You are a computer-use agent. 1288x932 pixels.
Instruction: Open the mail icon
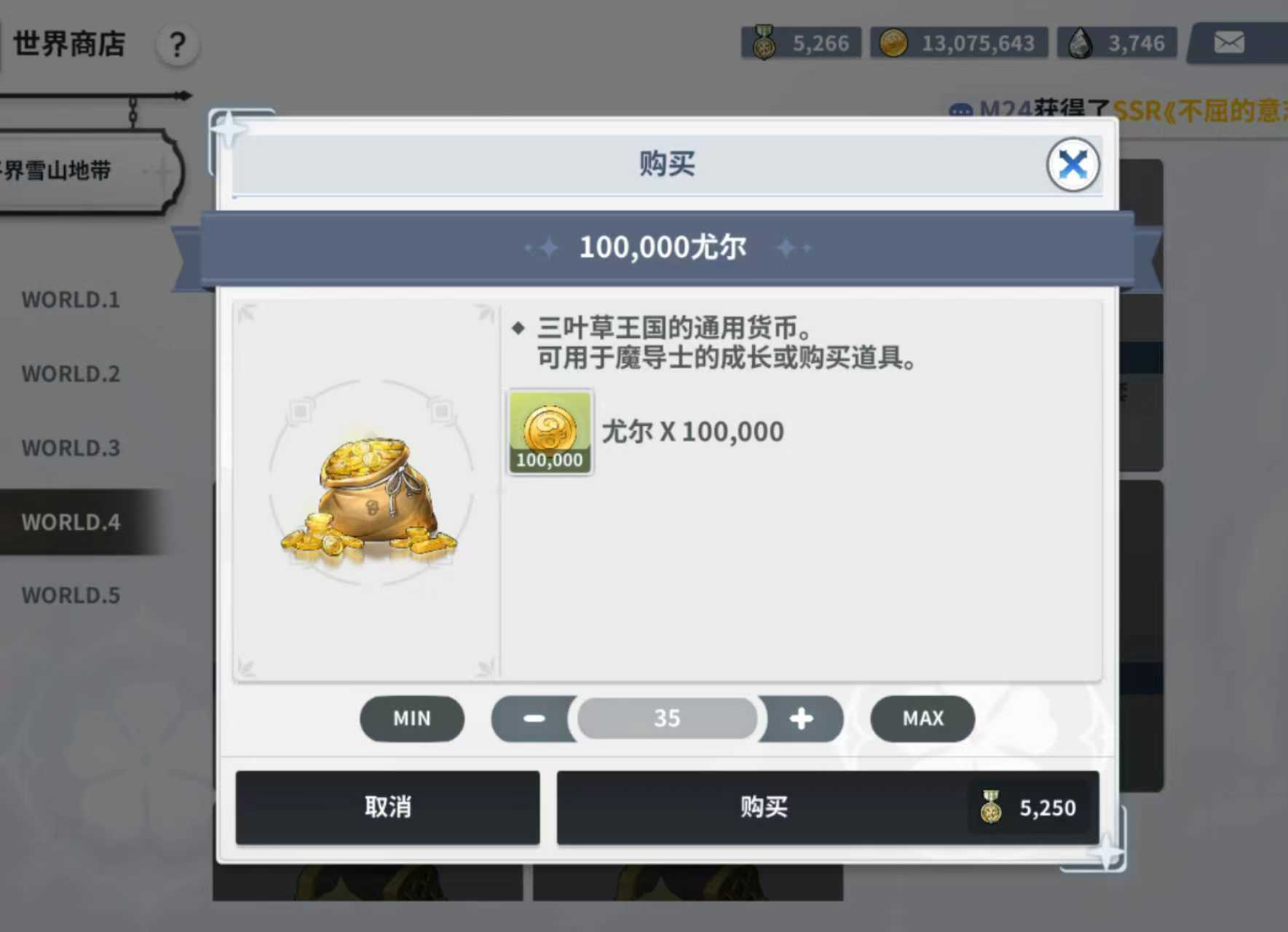pos(1230,42)
